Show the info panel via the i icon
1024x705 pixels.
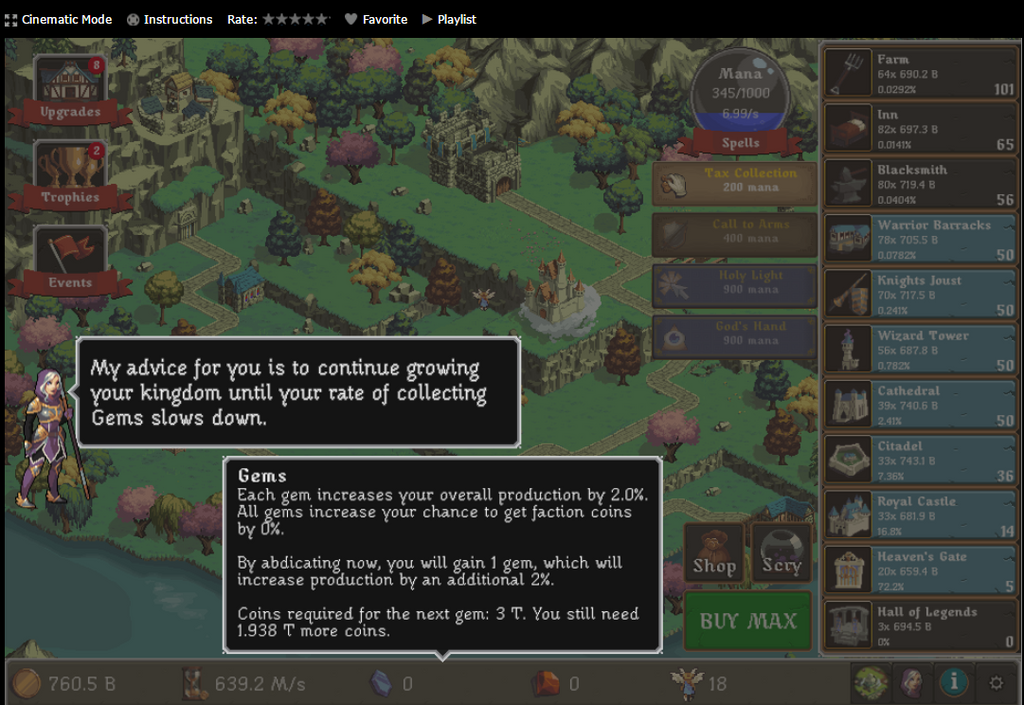click(x=954, y=683)
